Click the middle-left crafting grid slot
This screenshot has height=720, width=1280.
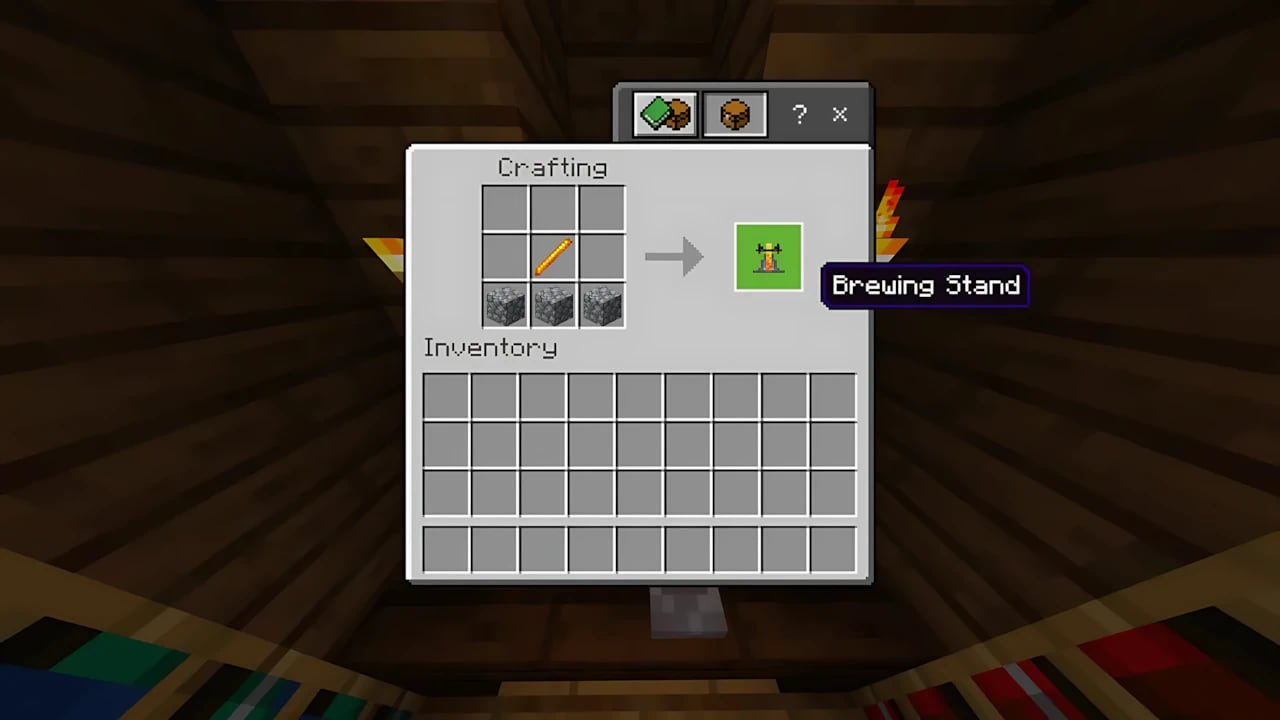505,256
